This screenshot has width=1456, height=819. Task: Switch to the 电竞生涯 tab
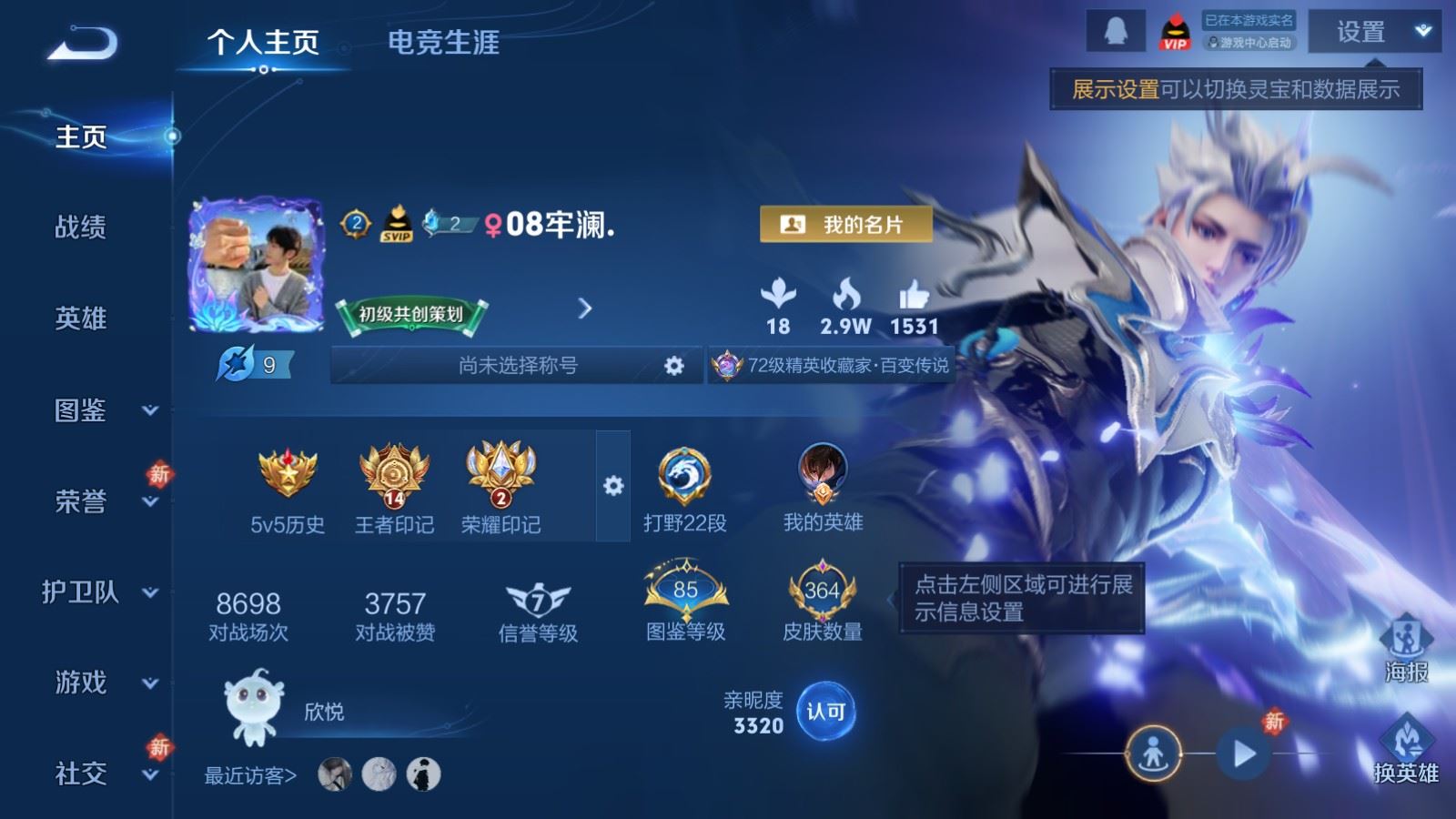point(445,43)
